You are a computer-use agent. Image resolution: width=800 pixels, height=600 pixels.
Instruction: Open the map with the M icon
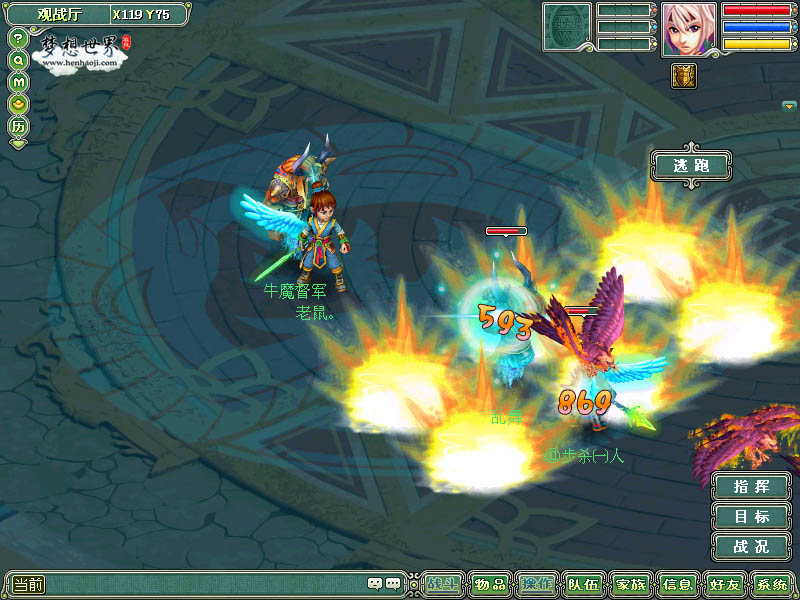(x=18, y=81)
